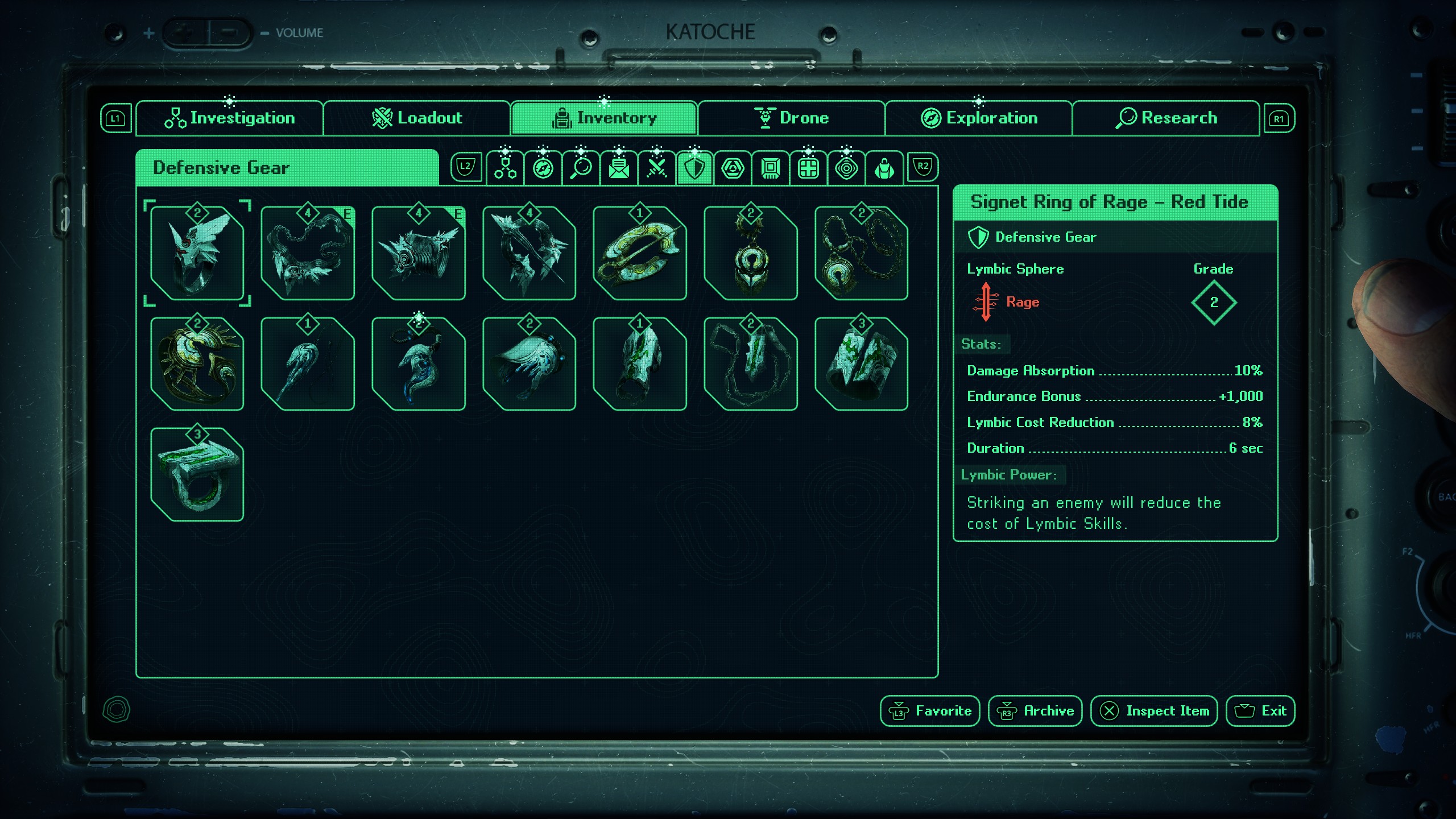
Task: Pick the gold spiked ring grade 2 item
Action: [197, 364]
